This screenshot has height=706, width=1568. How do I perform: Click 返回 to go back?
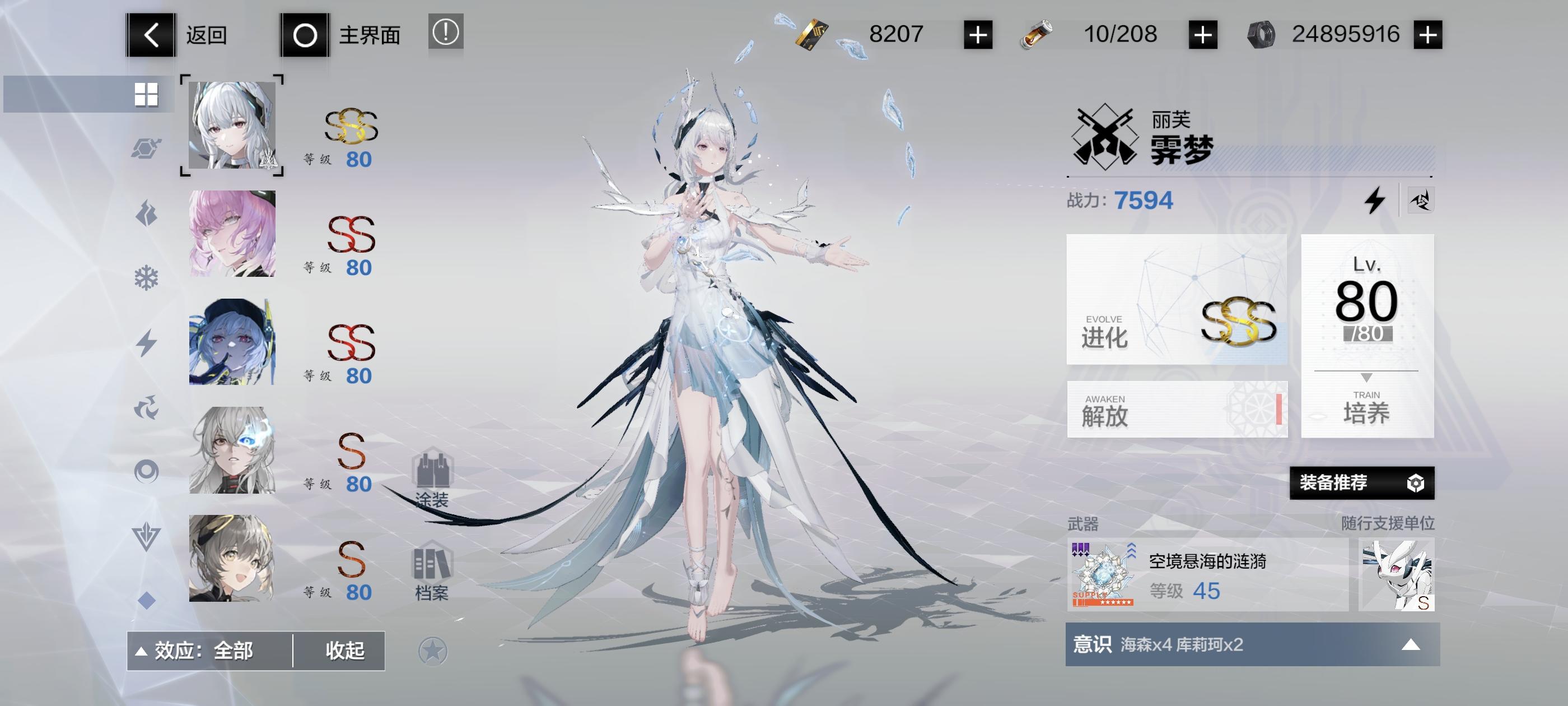coord(183,35)
